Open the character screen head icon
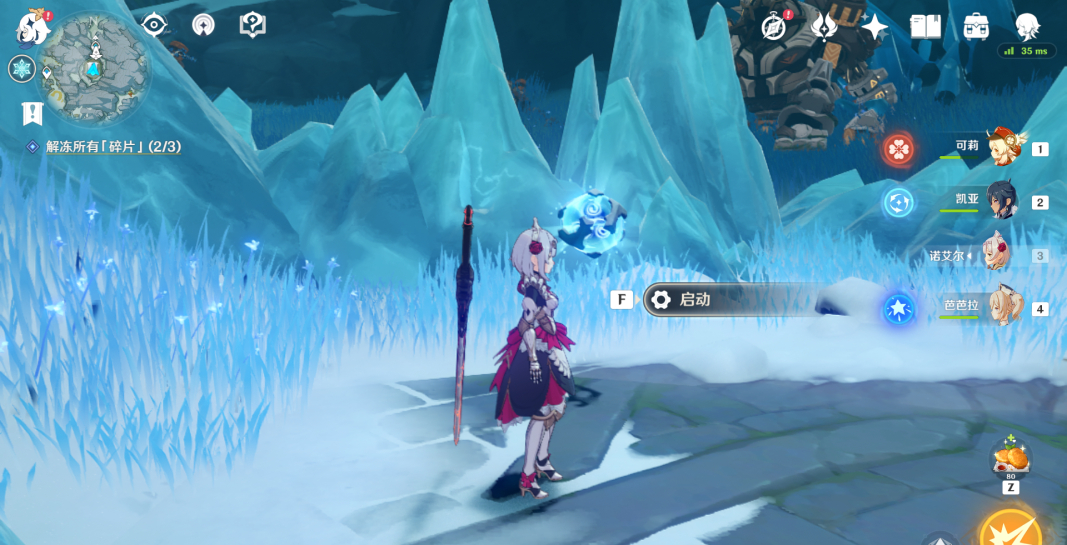 point(1027,26)
